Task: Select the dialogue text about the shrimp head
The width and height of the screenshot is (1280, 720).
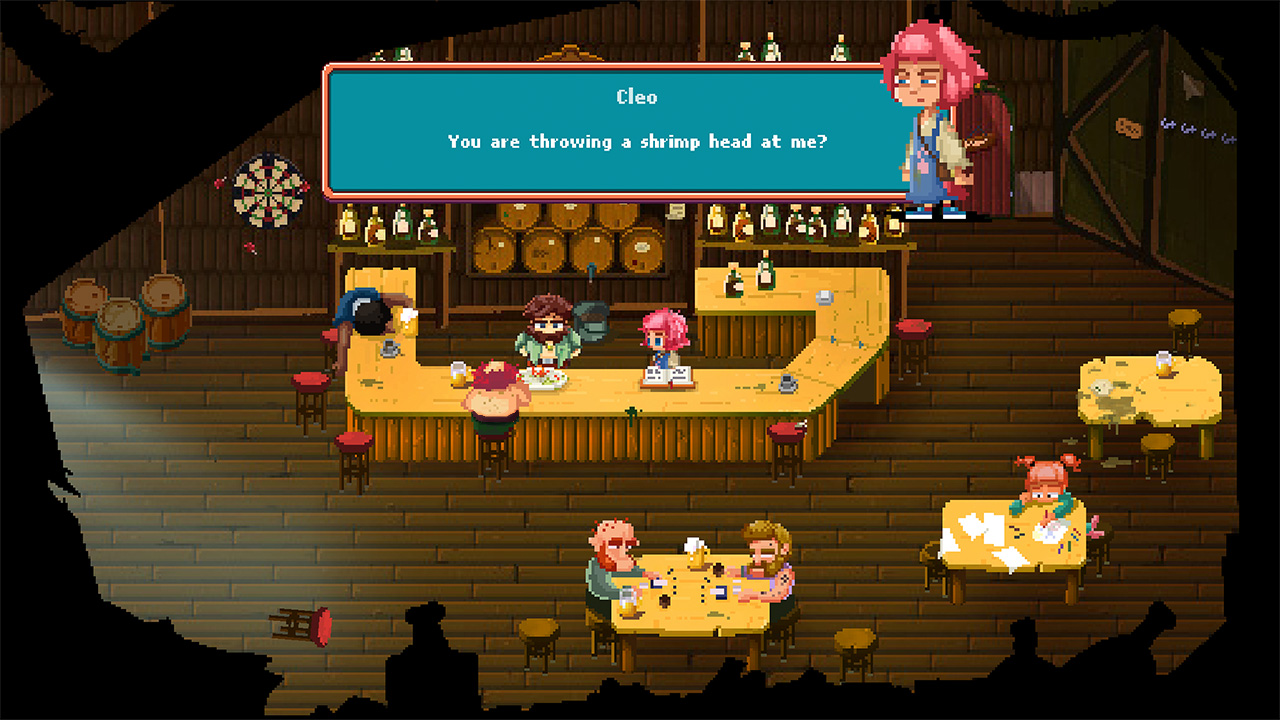Action: pyautogui.click(x=636, y=141)
